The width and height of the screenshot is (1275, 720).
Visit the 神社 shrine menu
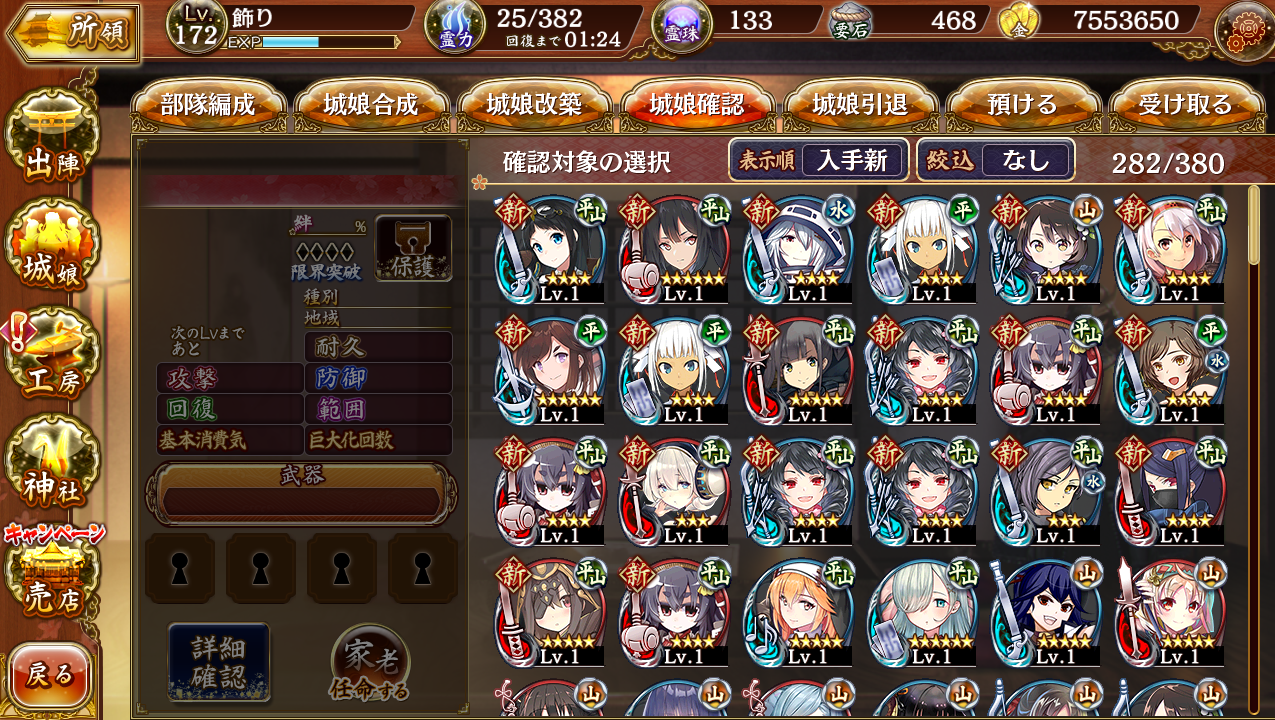52,466
